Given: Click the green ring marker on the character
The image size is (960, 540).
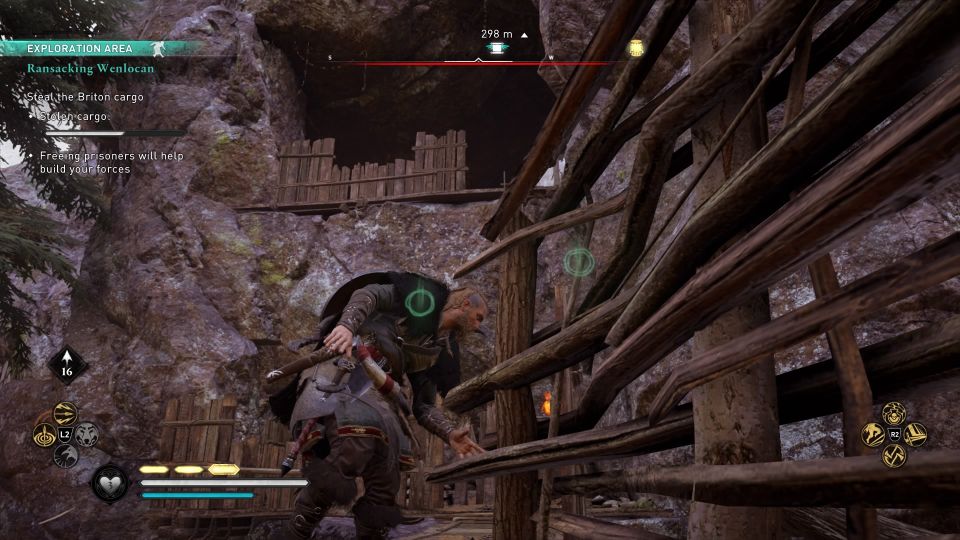Looking at the screenshot, I should tap(421, 300).
